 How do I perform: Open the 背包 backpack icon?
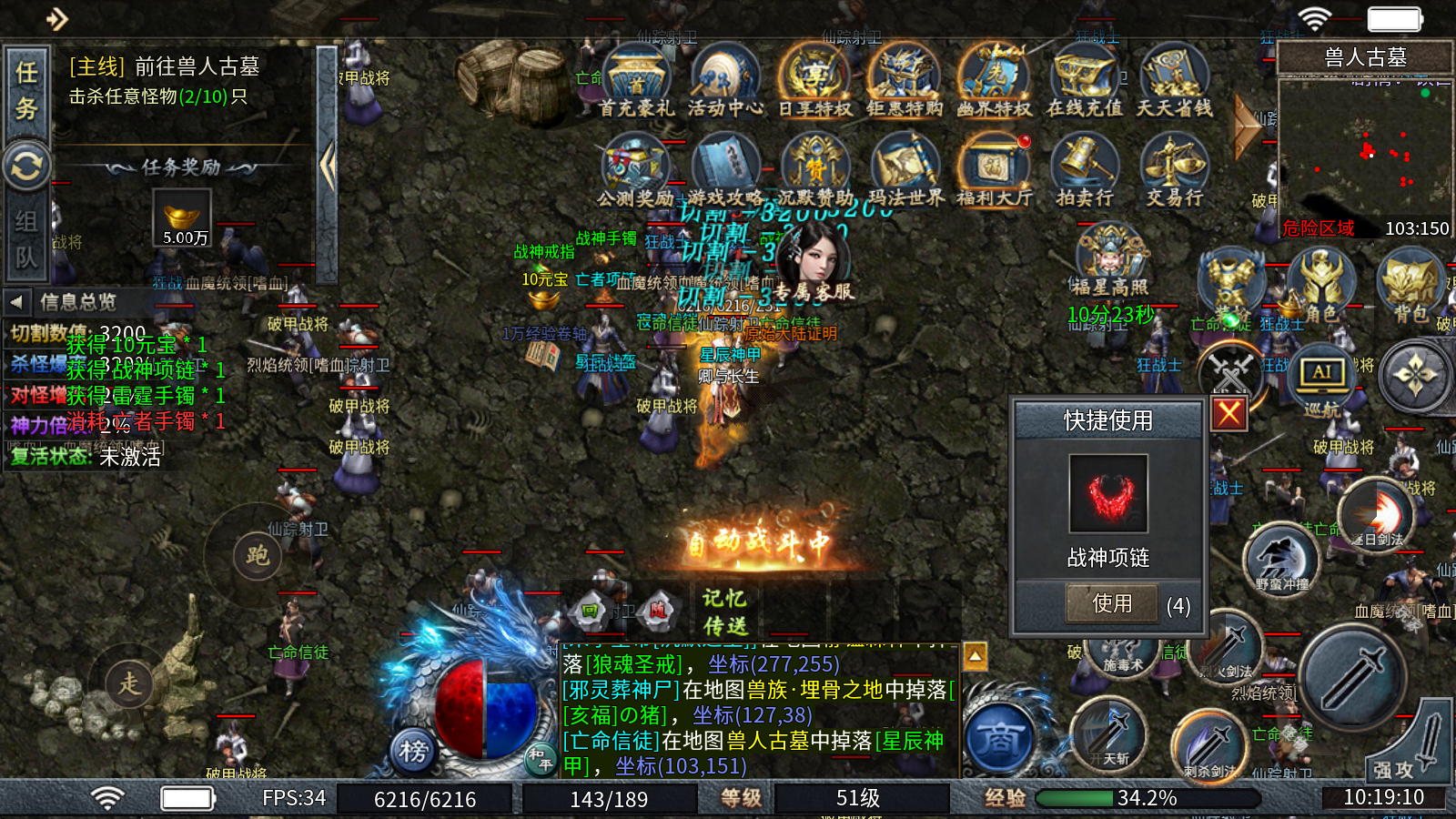click(1410, 287)
